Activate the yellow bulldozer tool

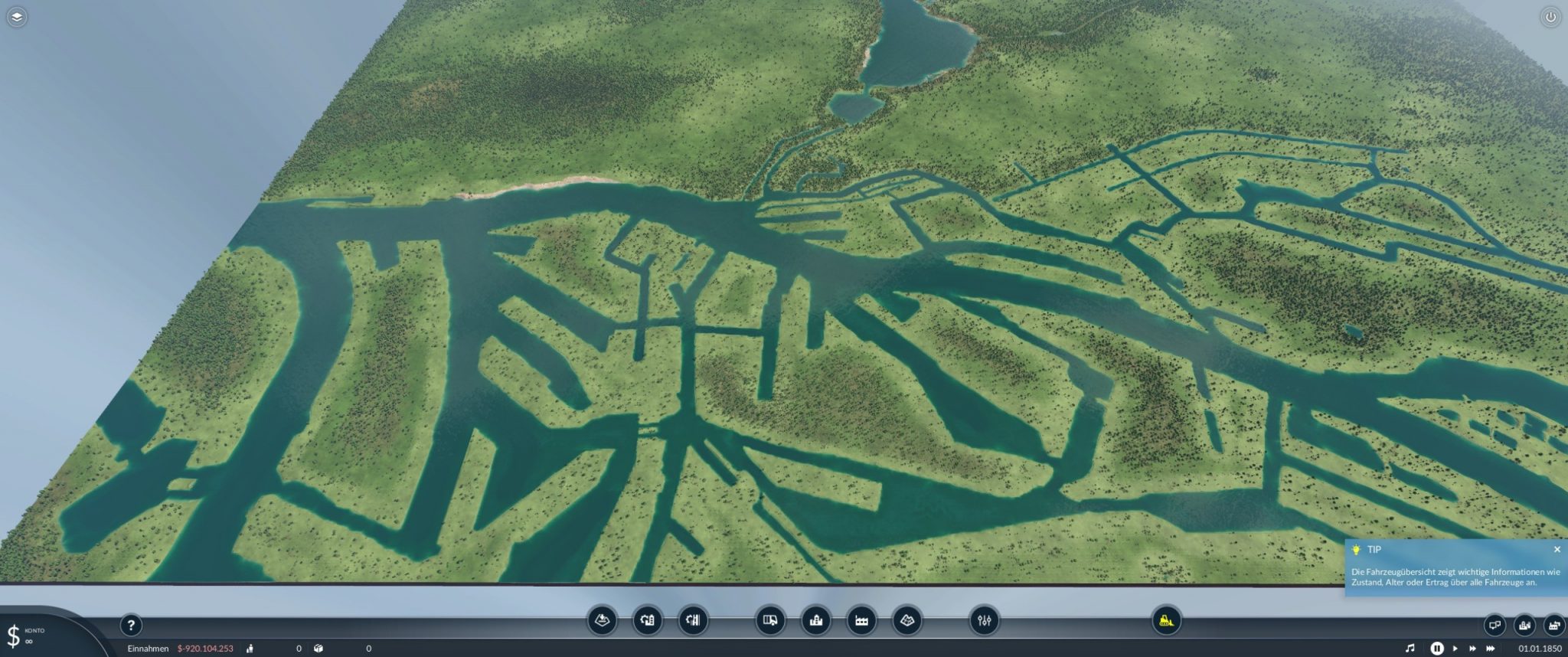[1166, 620]
